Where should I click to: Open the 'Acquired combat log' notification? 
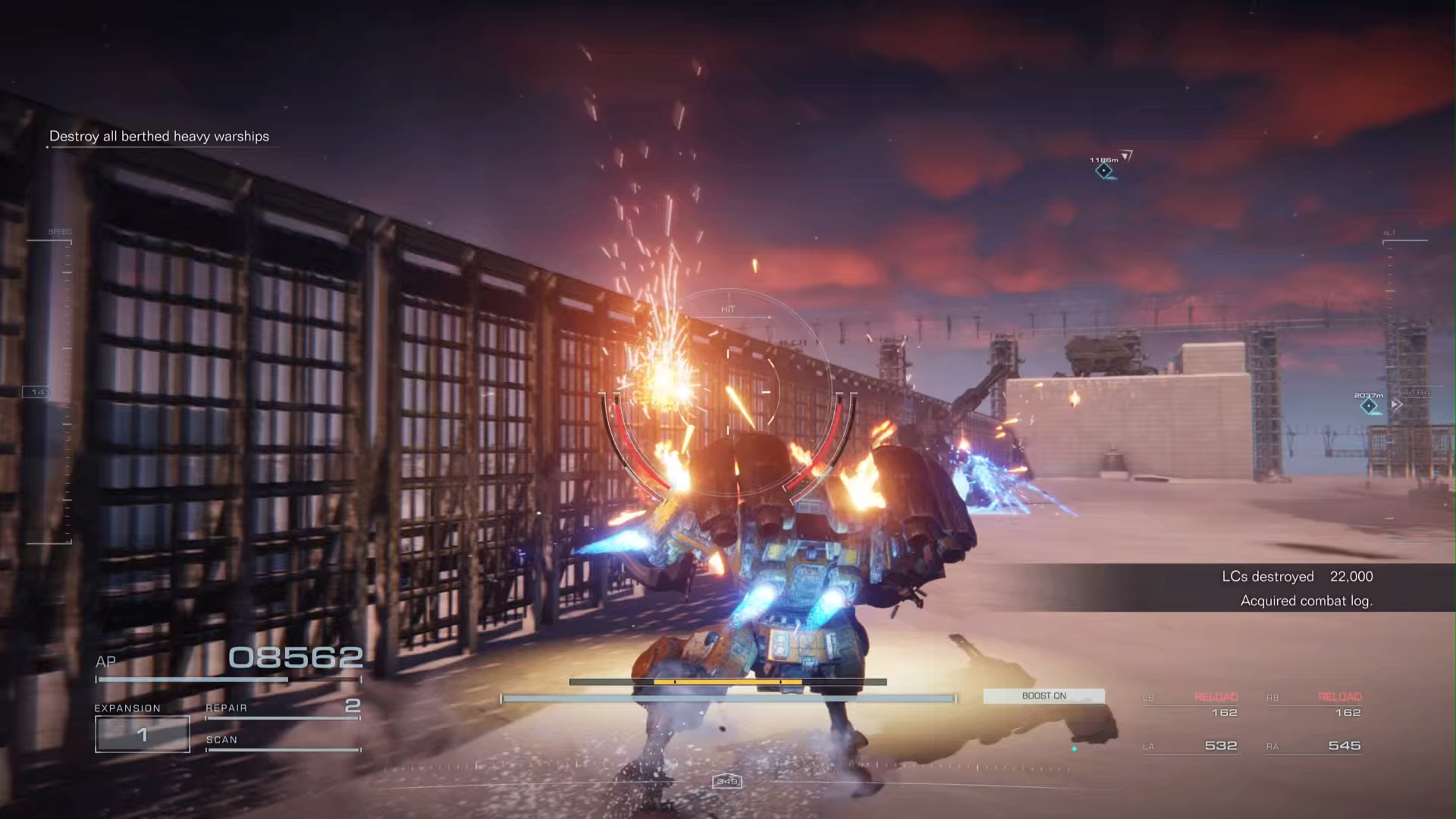pyautogui.click(x=1306, y=601)
